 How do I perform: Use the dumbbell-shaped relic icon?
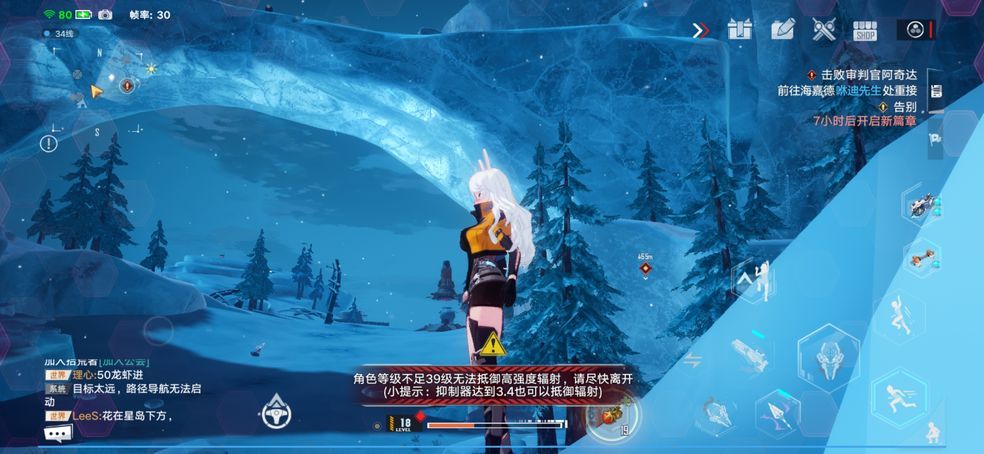point(921,256)
